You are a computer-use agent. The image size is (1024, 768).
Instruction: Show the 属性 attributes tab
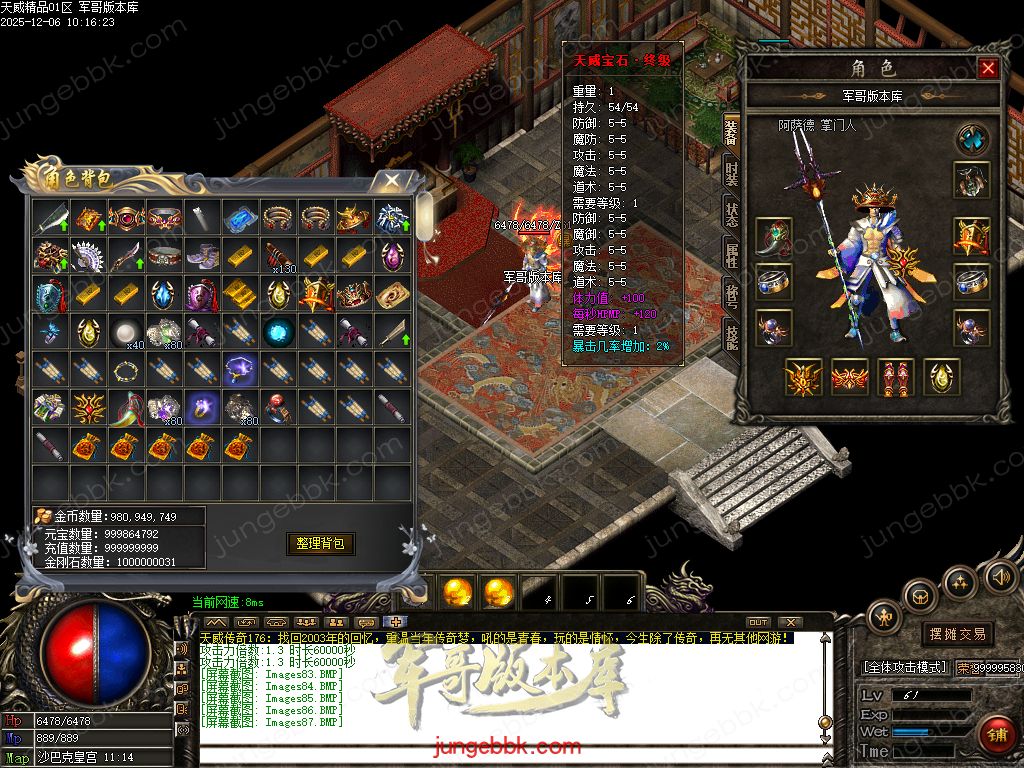point(732,257)
